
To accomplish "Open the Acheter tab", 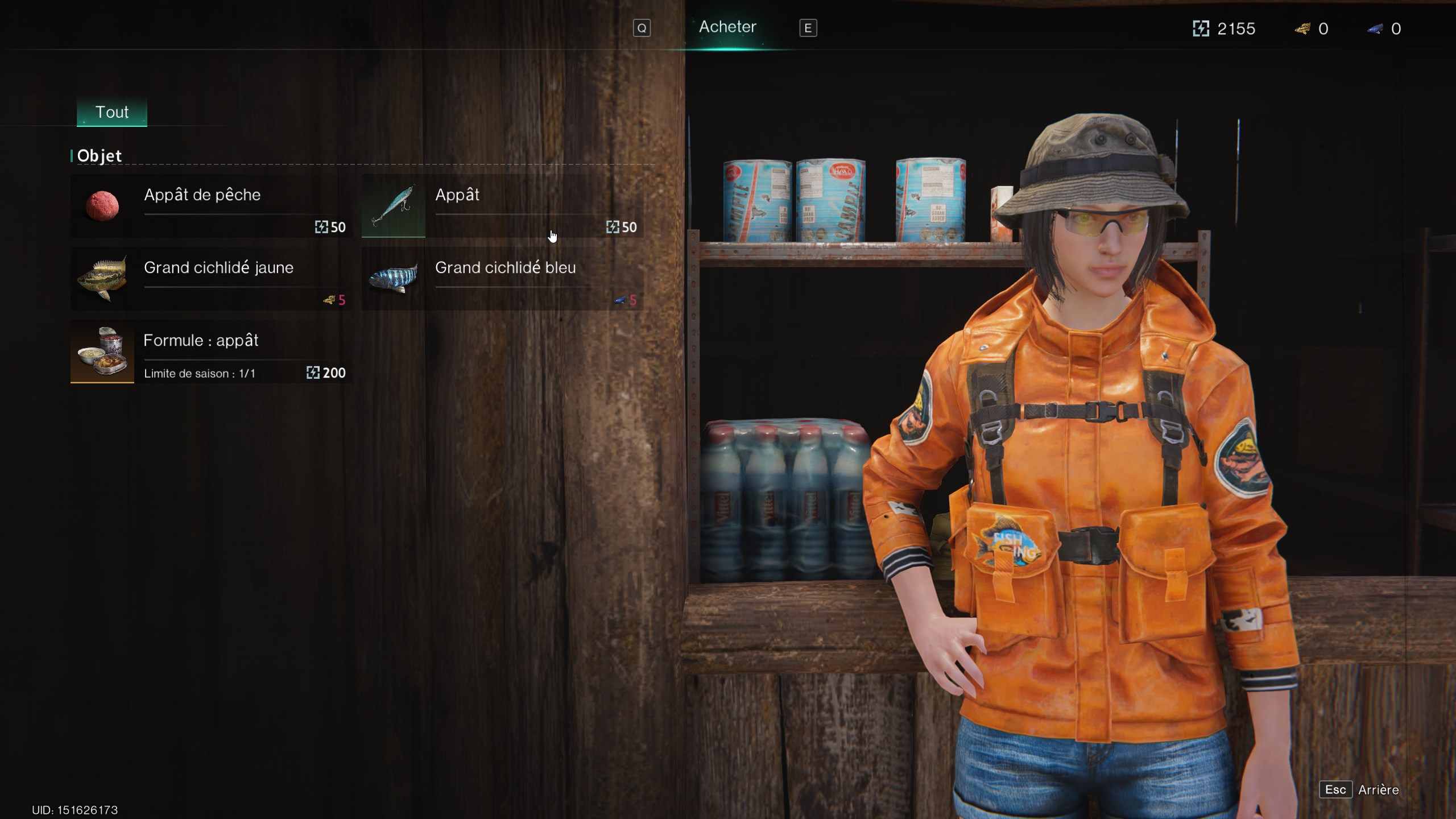I will [x=727, y=27].
